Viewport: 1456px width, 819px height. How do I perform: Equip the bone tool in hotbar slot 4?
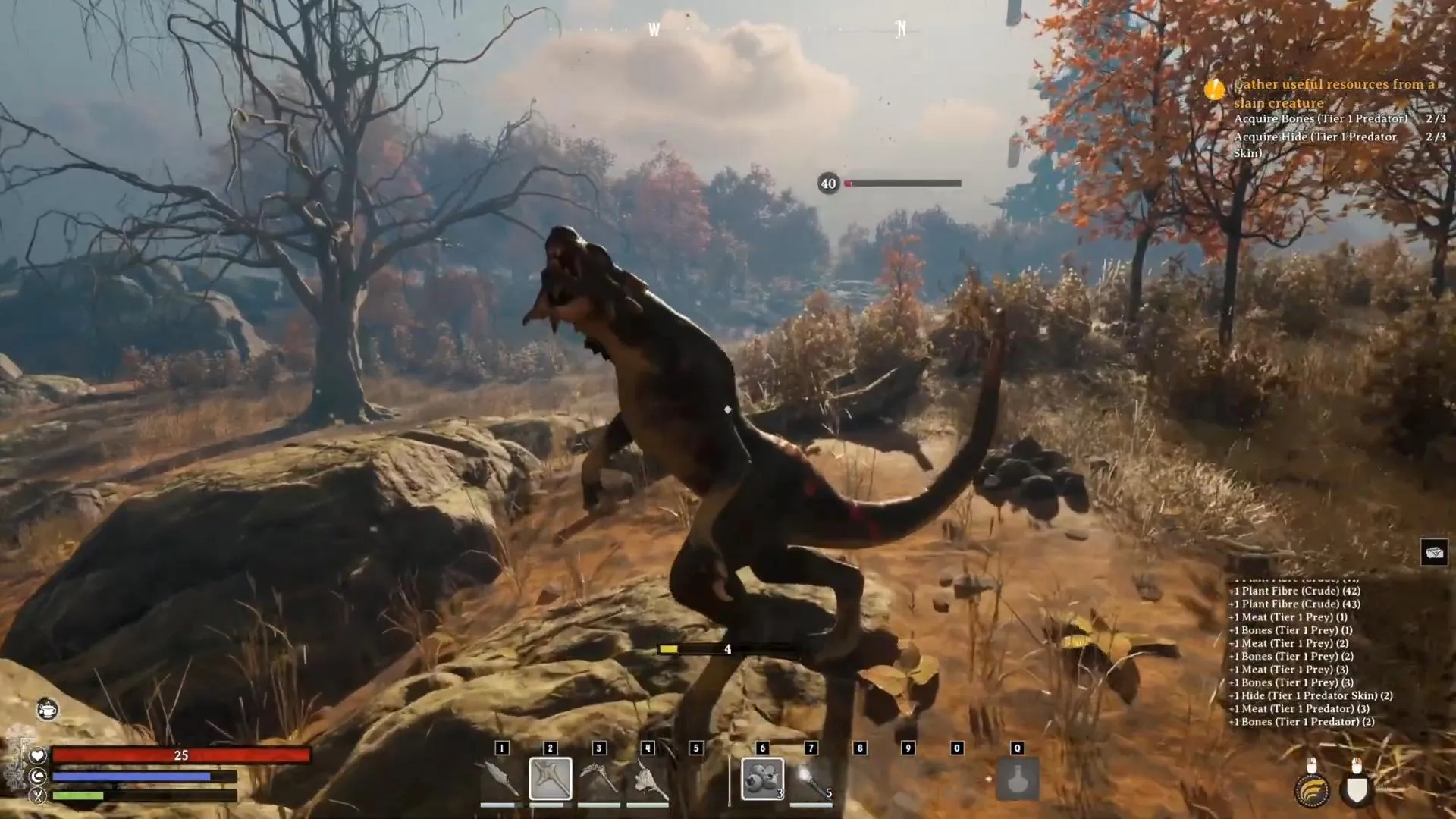click(648, 780)
